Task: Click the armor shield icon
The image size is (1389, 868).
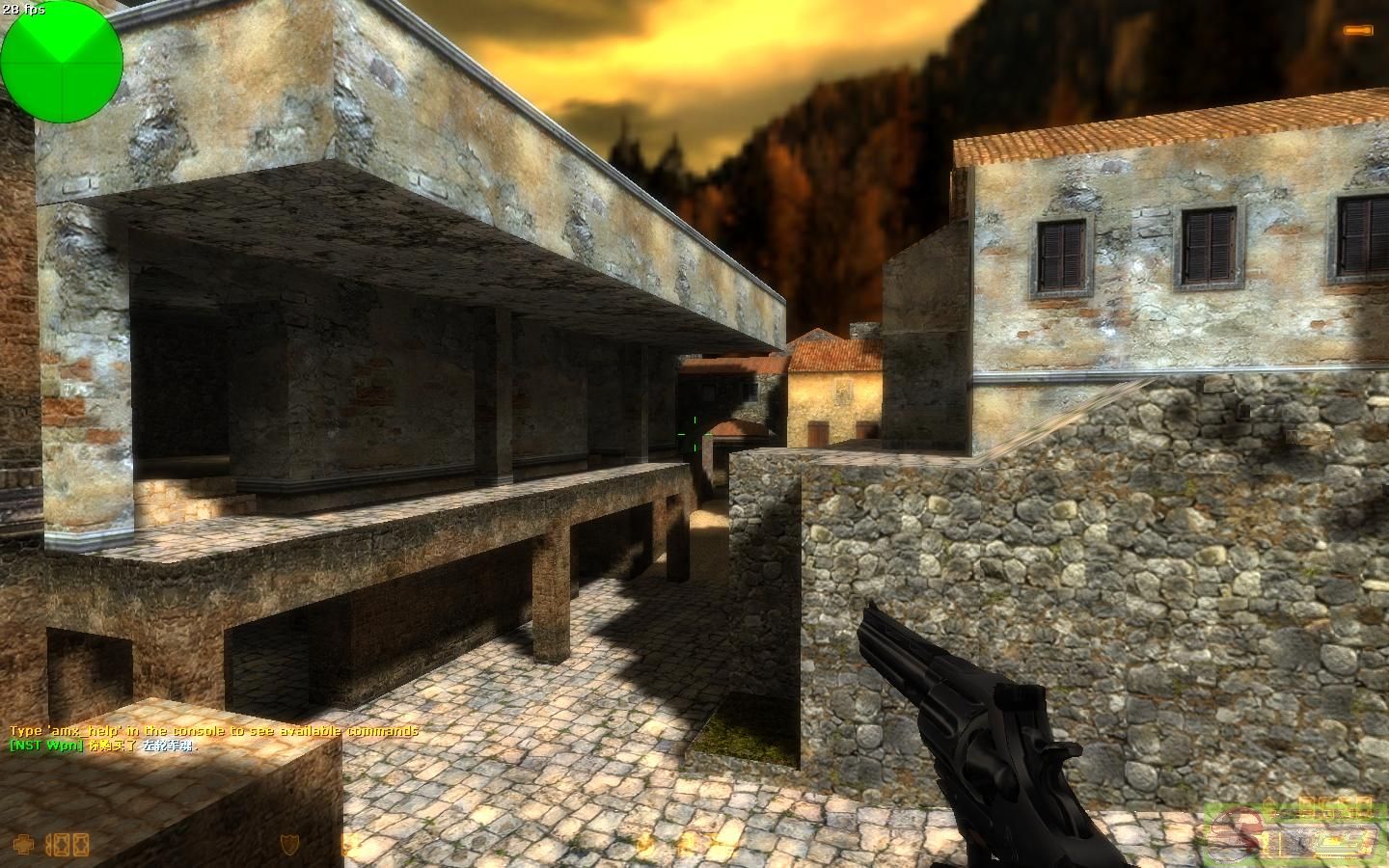Action: tap(288, 844)
